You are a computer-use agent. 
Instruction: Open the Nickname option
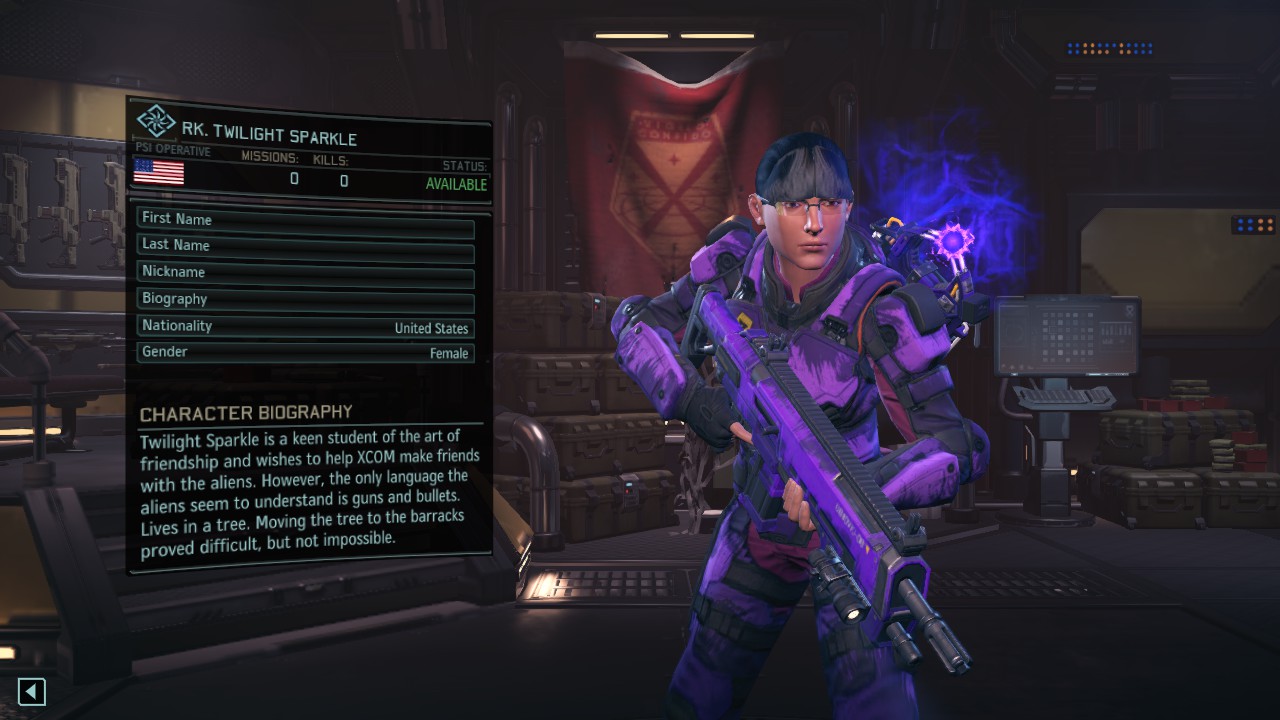(x=305, y=273)
